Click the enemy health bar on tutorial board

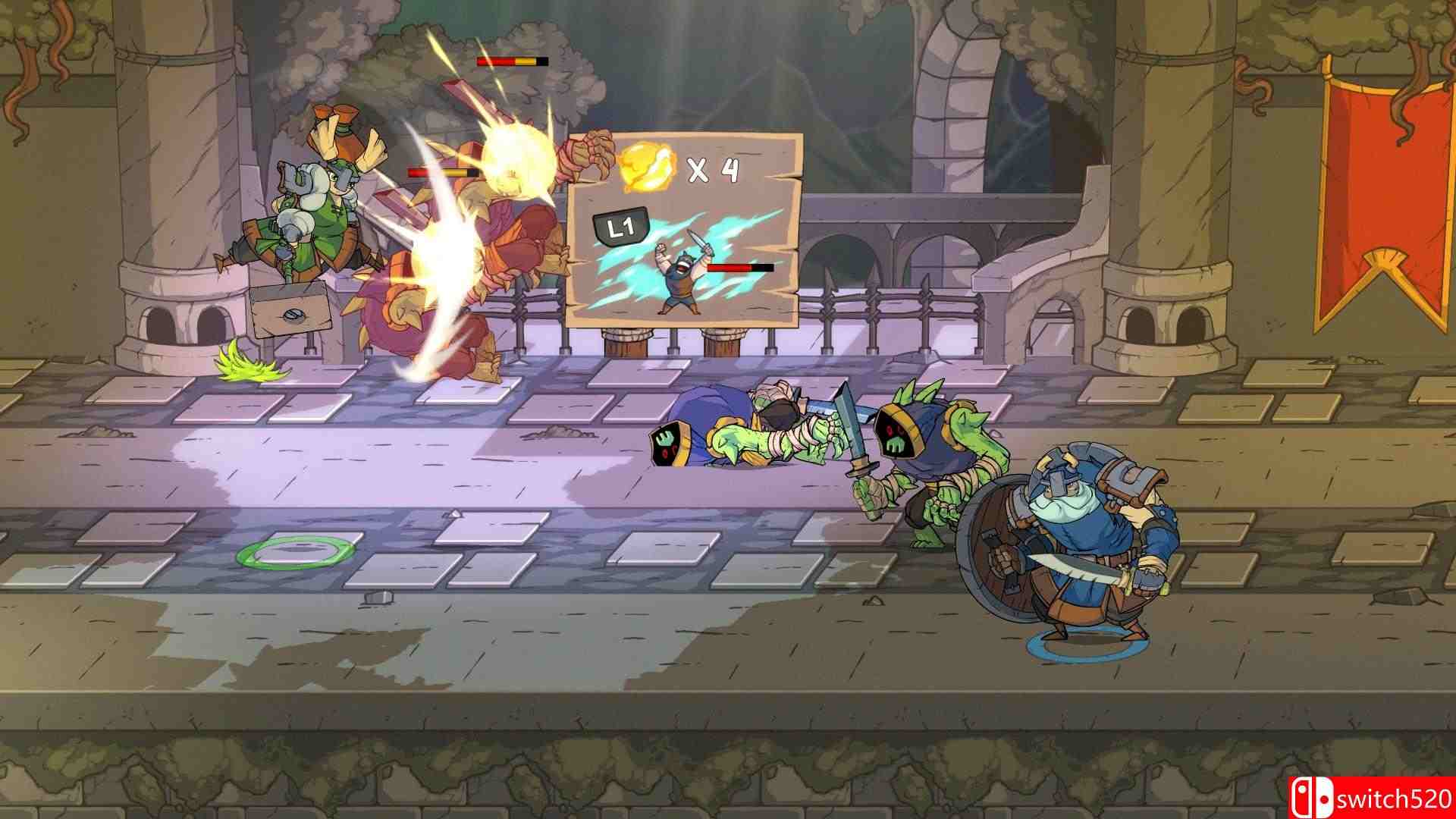click(739, 268)
